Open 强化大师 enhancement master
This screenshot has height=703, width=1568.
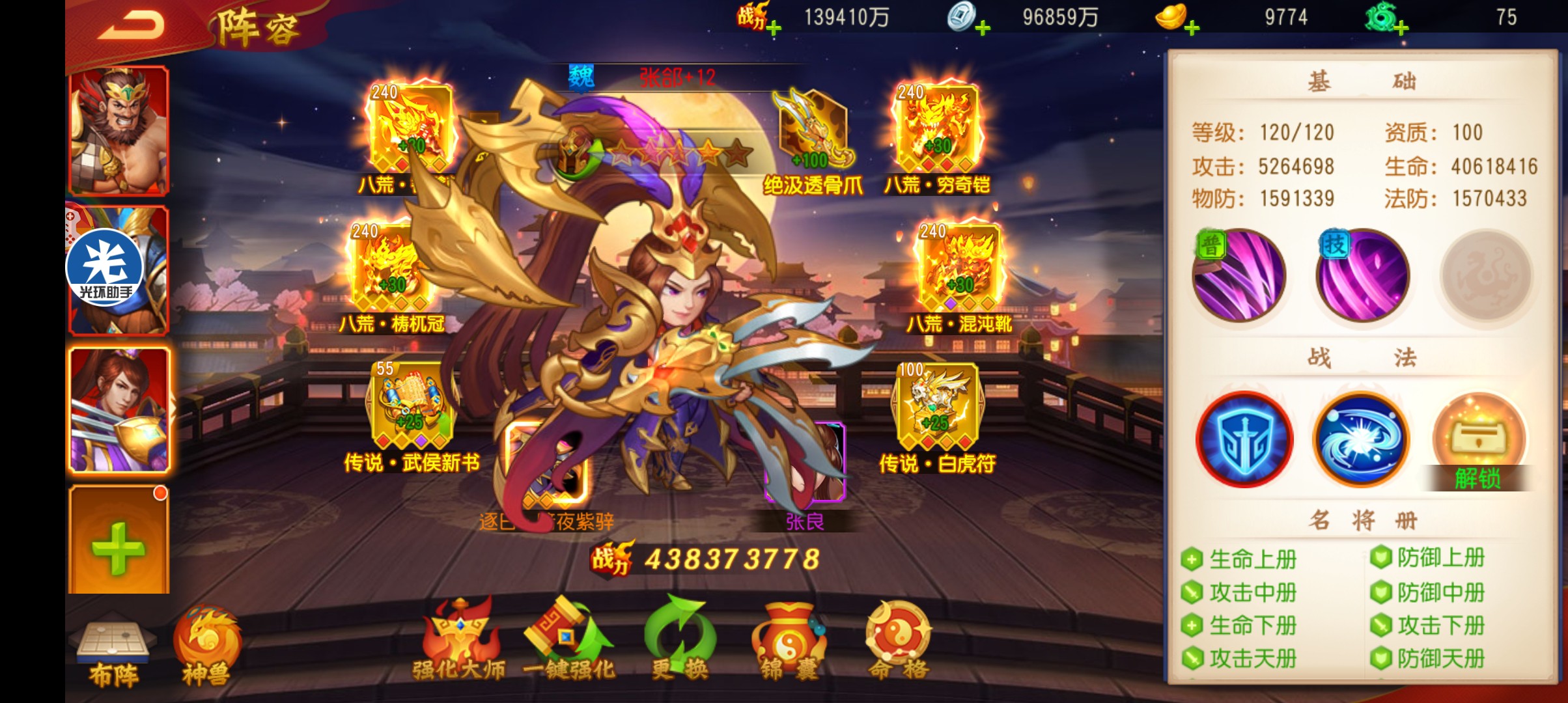pyautogui.click(x=459, y=641)
